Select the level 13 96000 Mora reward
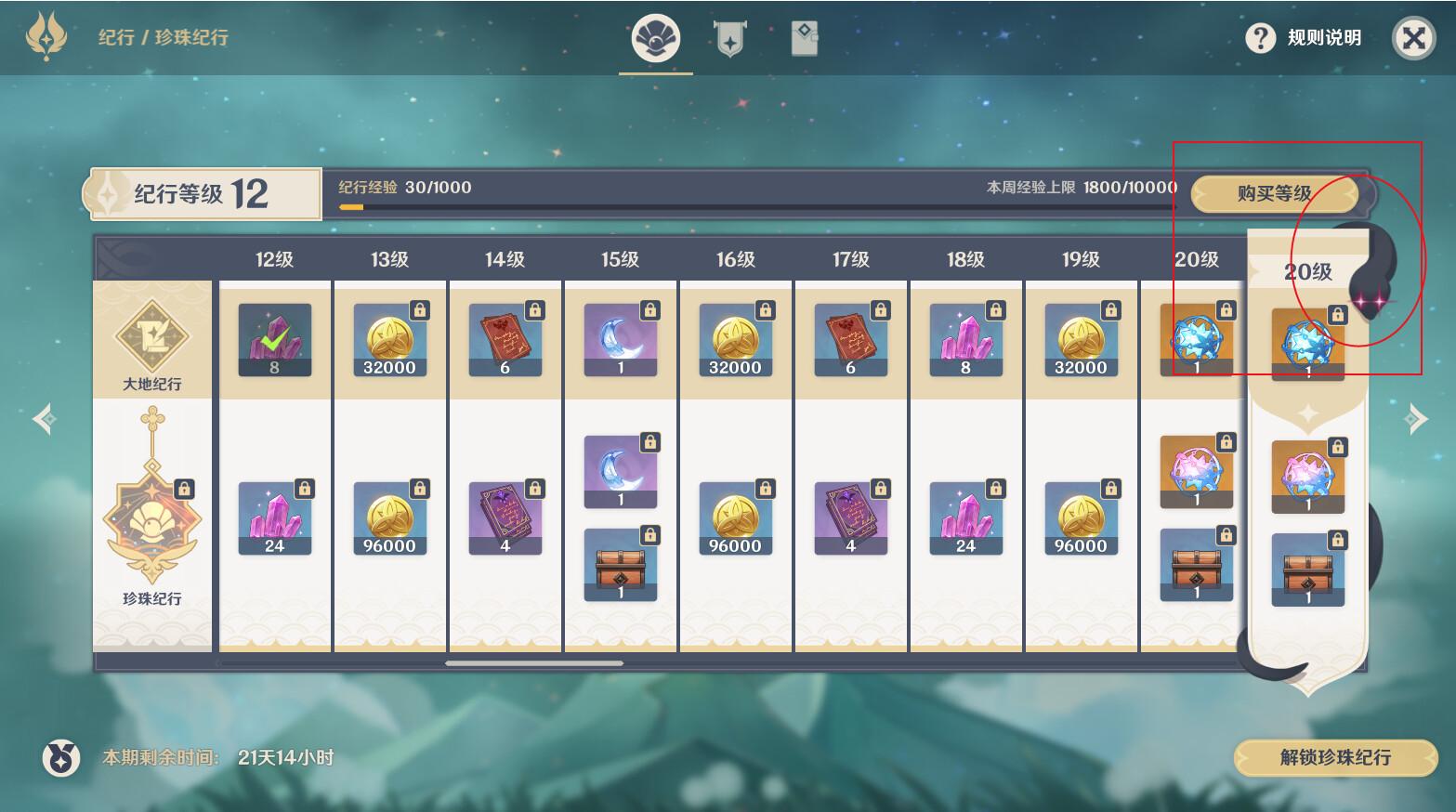 pyautogui.click(x=389, y=518)
